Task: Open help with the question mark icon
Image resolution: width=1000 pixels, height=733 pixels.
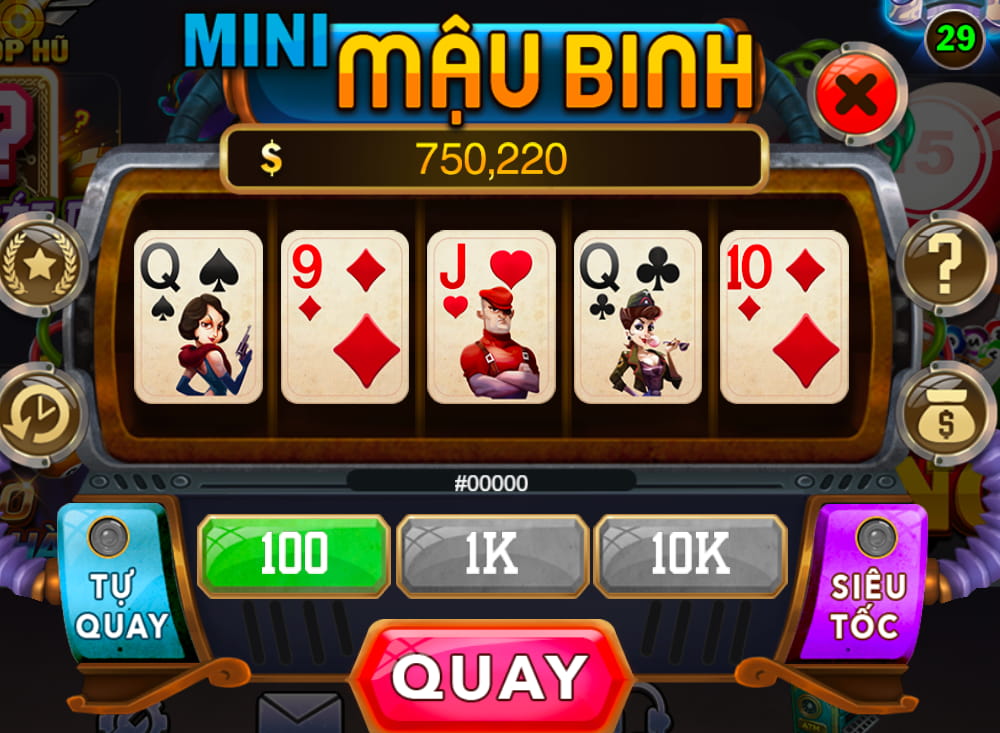Action: [x=943, y=264]
